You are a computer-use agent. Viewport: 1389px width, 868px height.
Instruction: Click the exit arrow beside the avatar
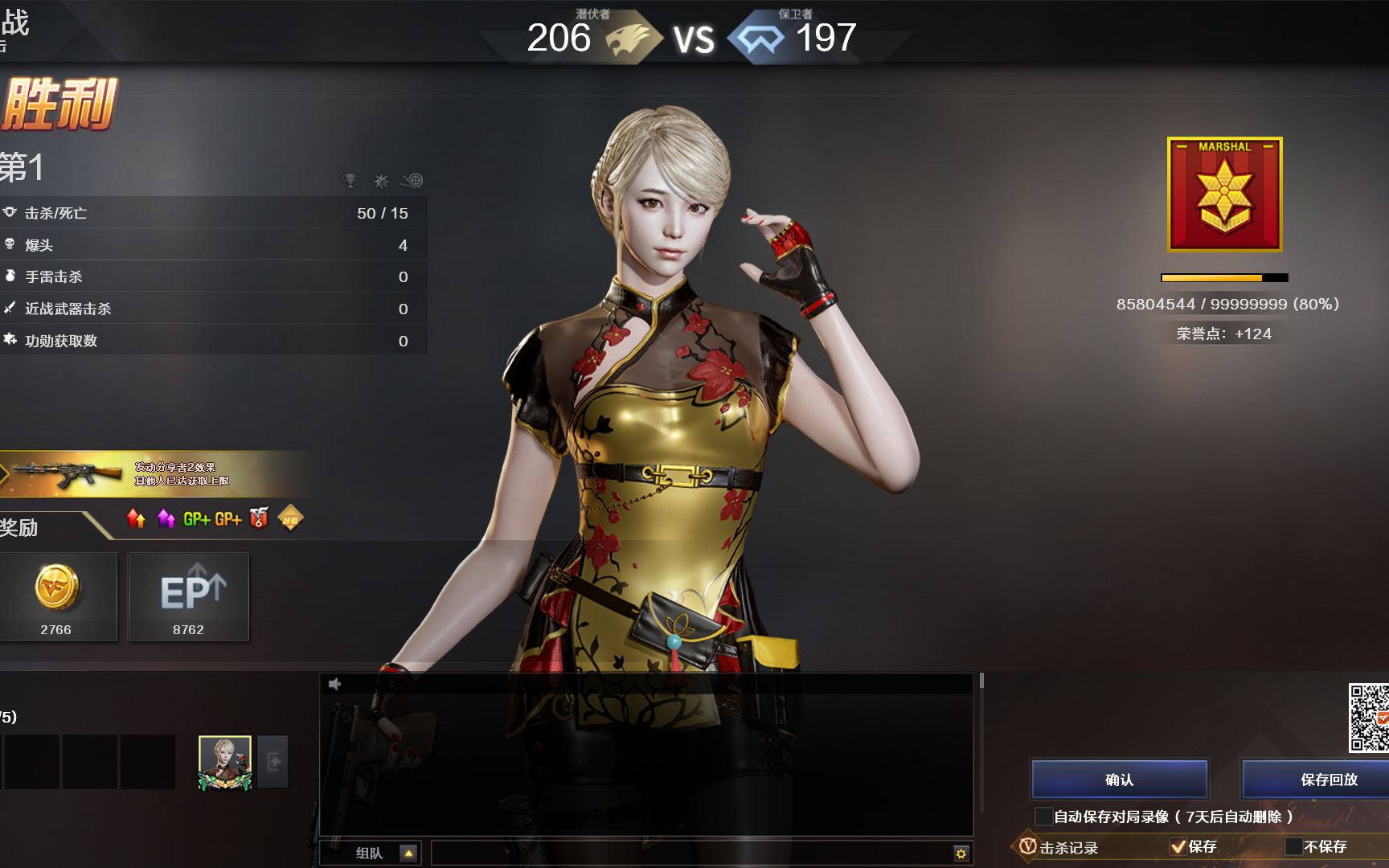[273, 762]
